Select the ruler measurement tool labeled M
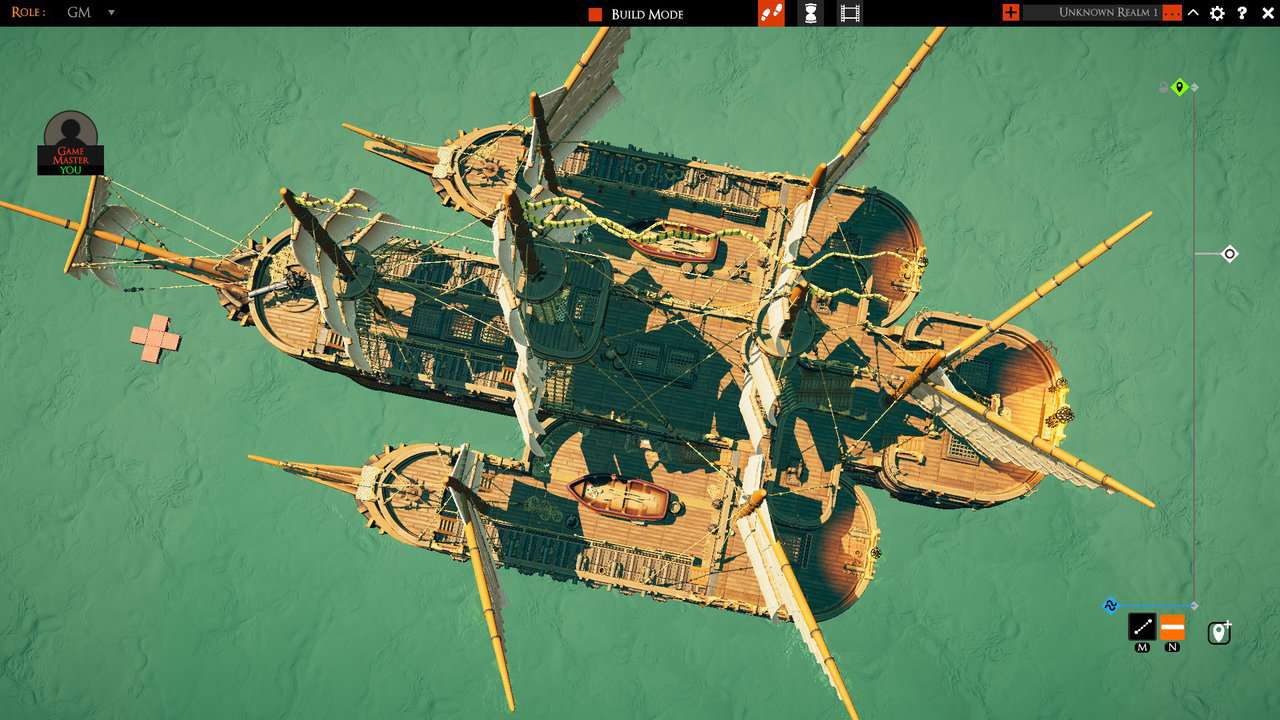This screenshot has height=720, width=1280. pos(1143,628)
